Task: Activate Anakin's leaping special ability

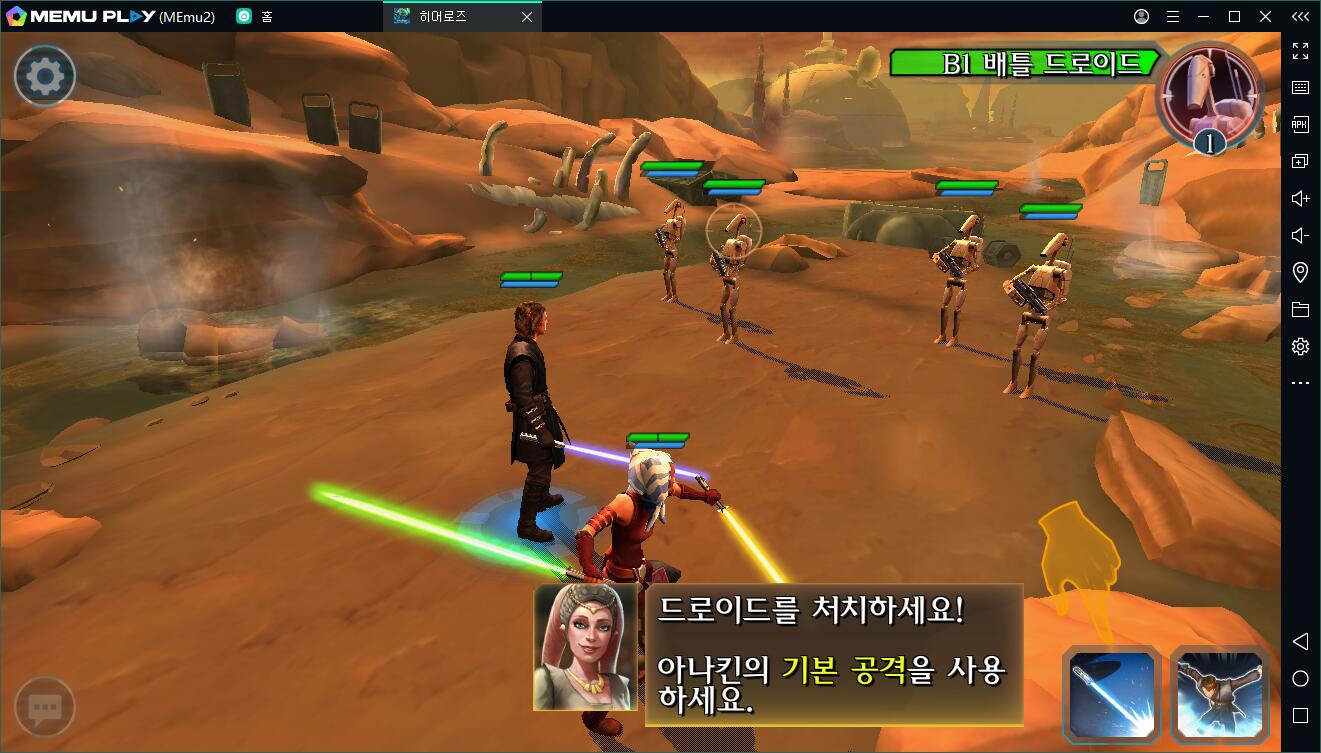Action: [1220, 692]
